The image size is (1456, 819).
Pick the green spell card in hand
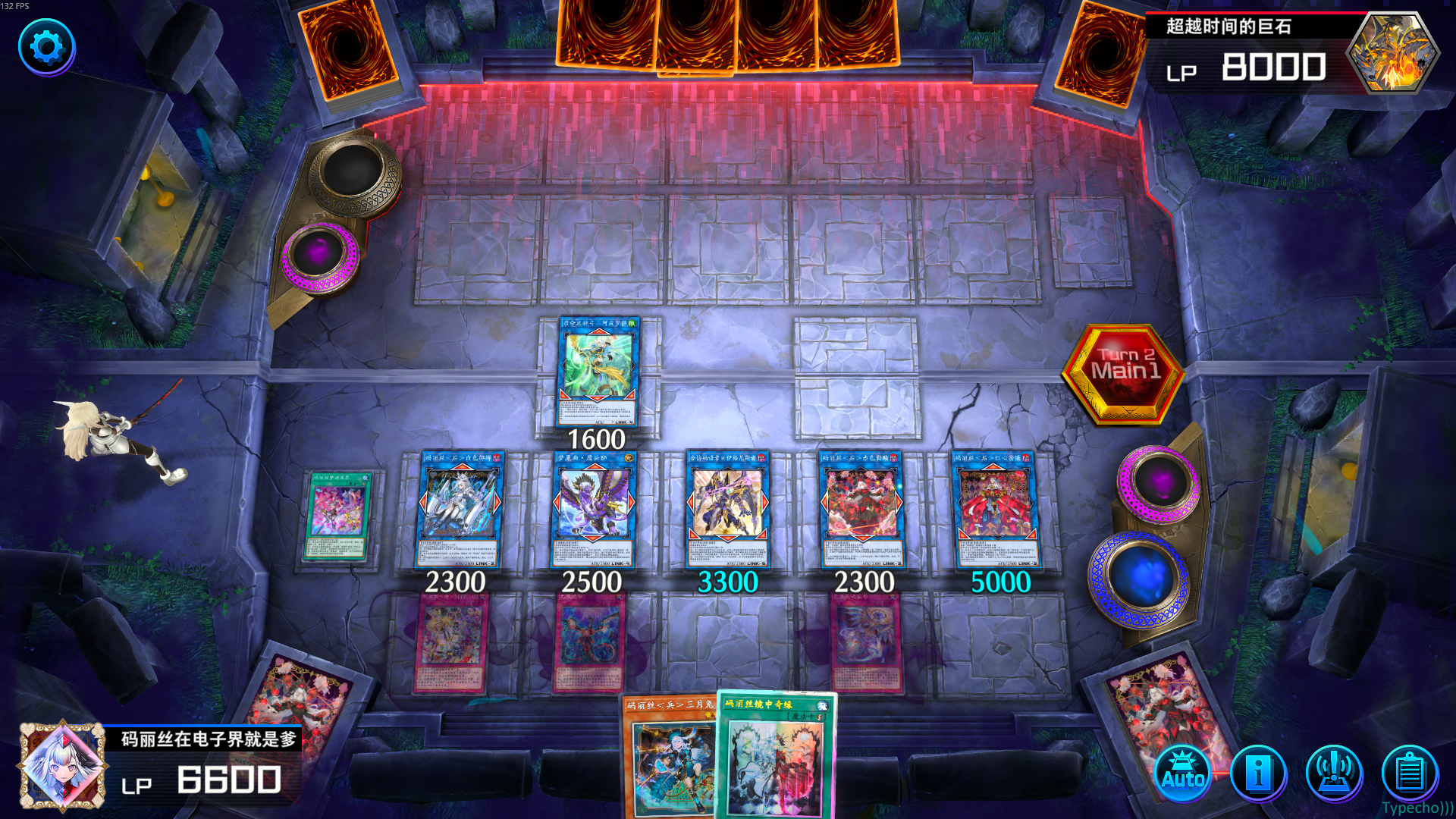(x=775, y=758)
